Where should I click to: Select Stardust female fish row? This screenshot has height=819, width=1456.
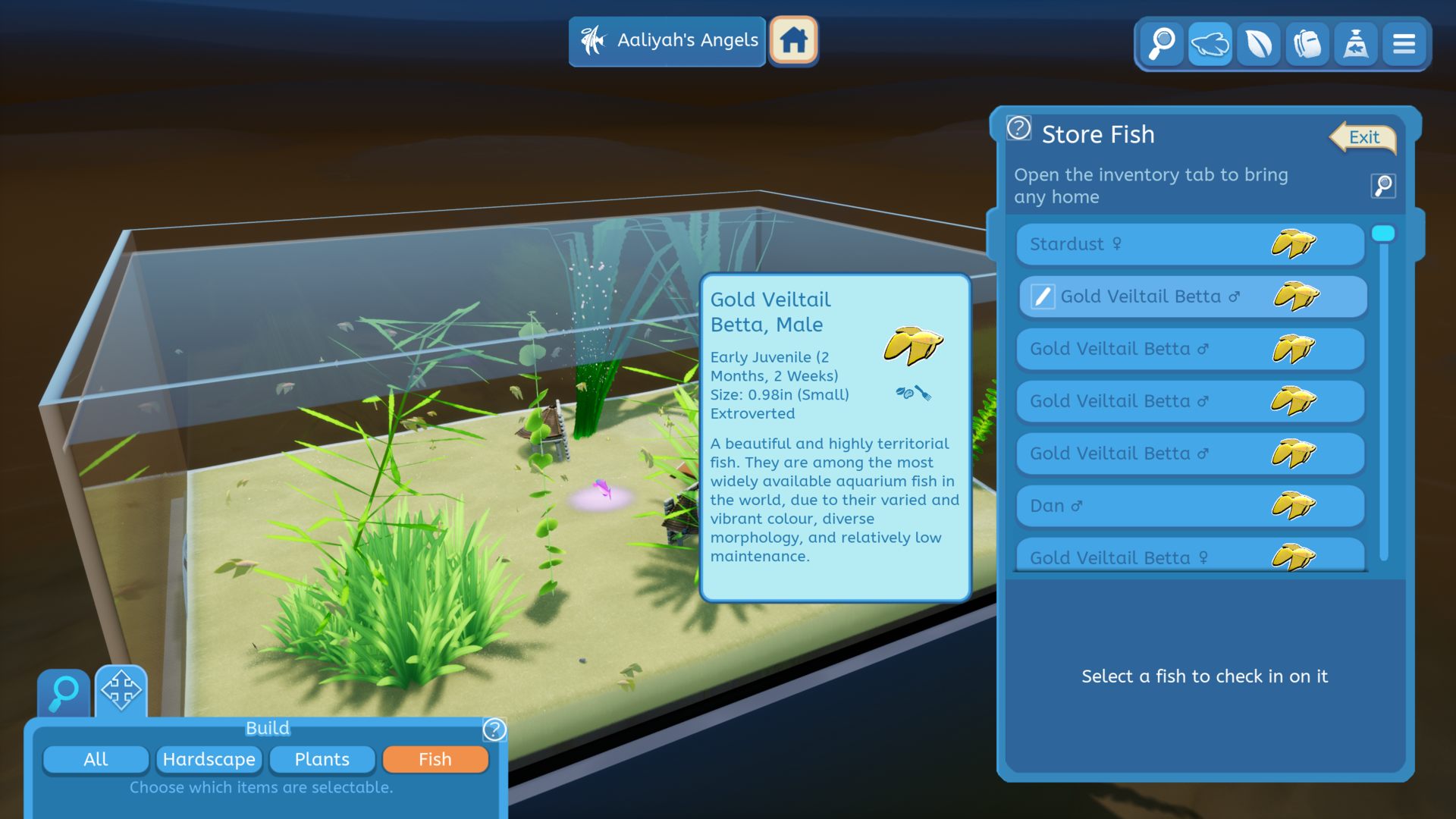(1189, 244)
